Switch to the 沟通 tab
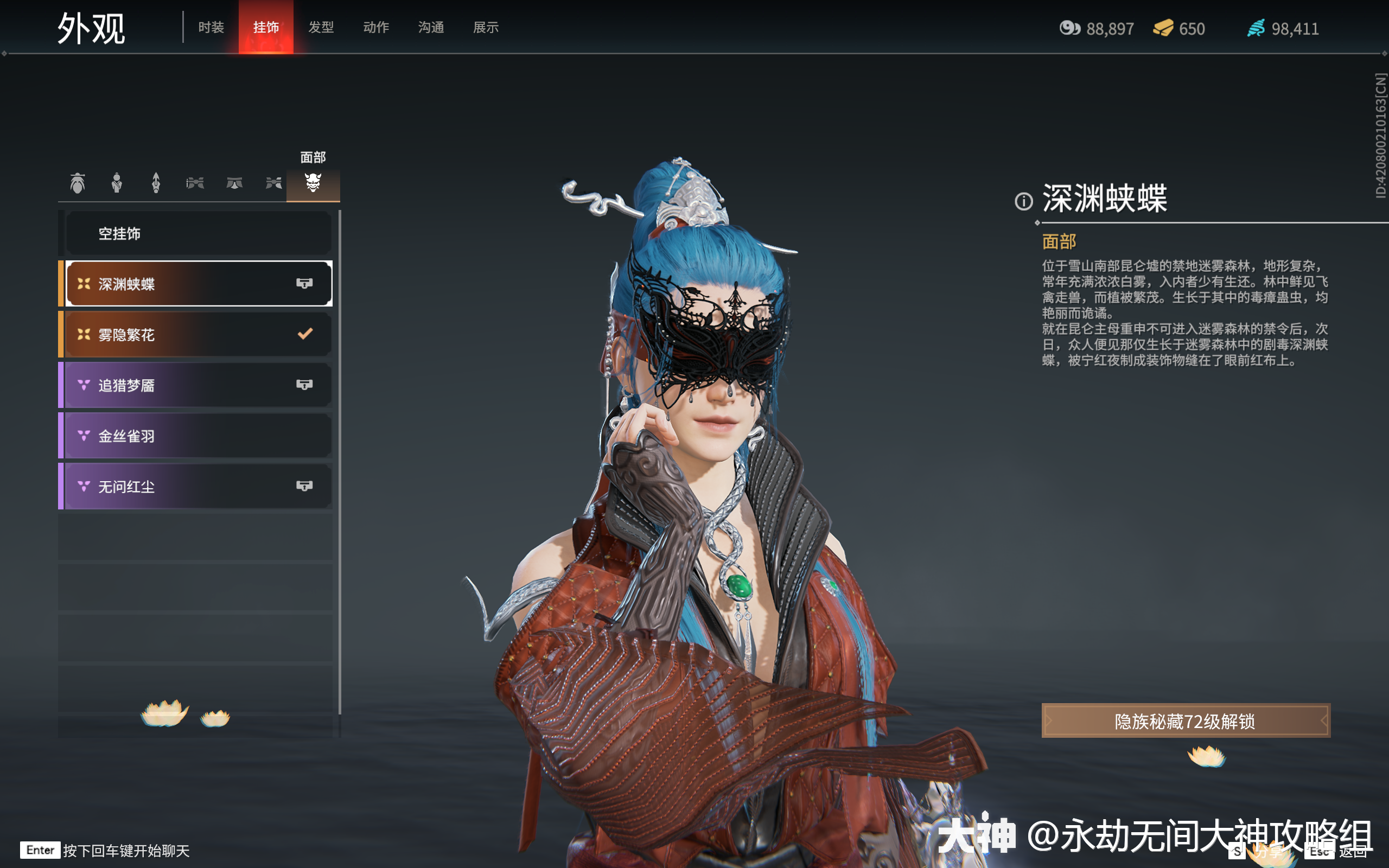Screen dimensions: 1389x868 pyautogui.click(x=430, y=27)
